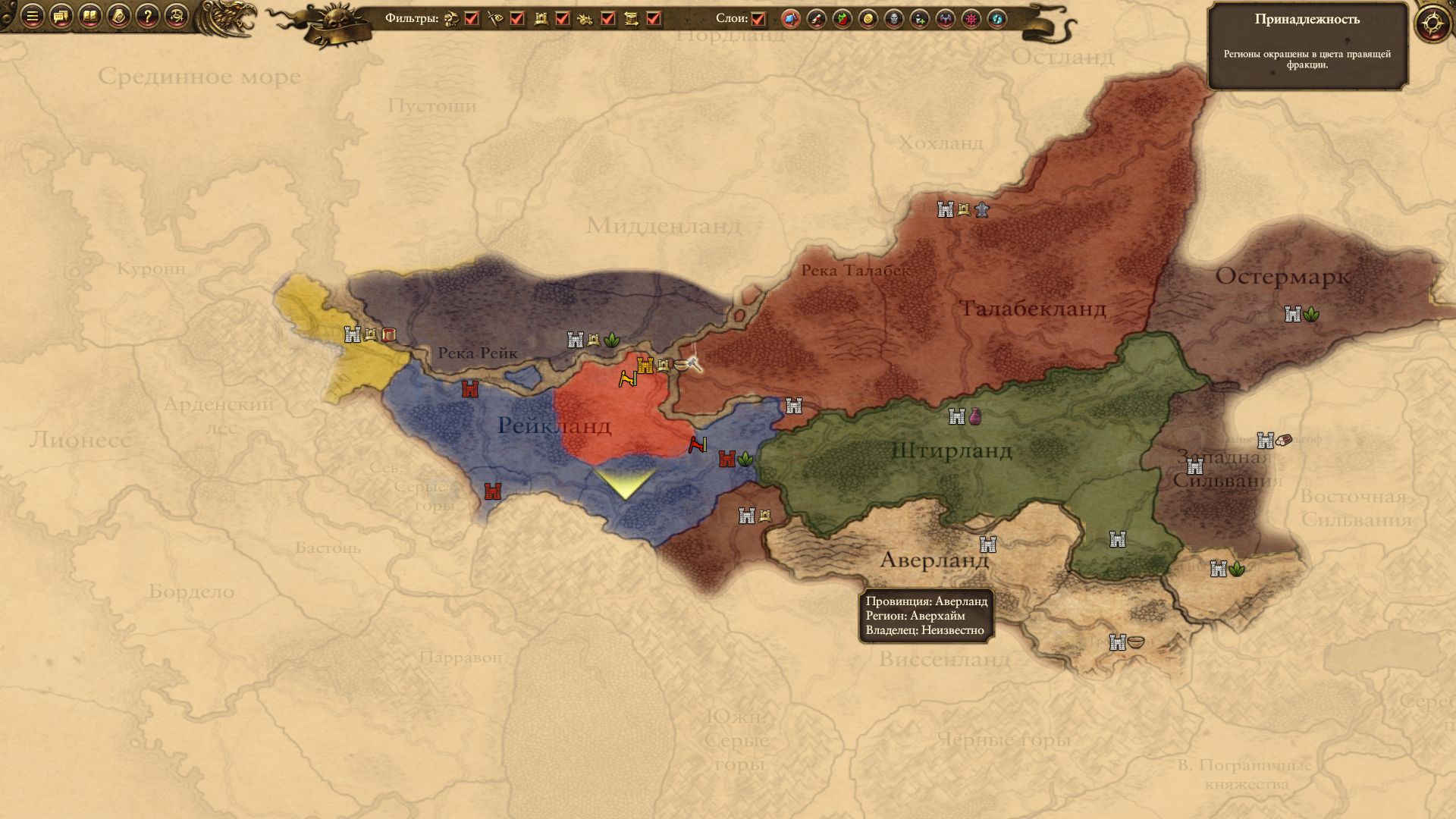The image size is (1456, 819).
Task: Show the grey skull mask map layer
Action: (x=894, y=19)
